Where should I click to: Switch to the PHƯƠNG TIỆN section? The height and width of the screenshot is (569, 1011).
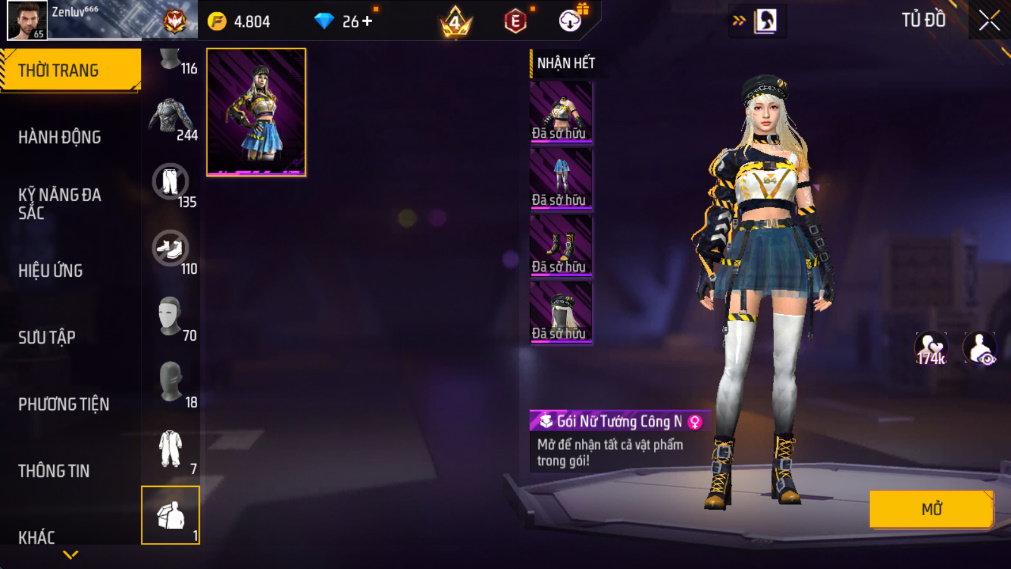click(x=64, y=404)
